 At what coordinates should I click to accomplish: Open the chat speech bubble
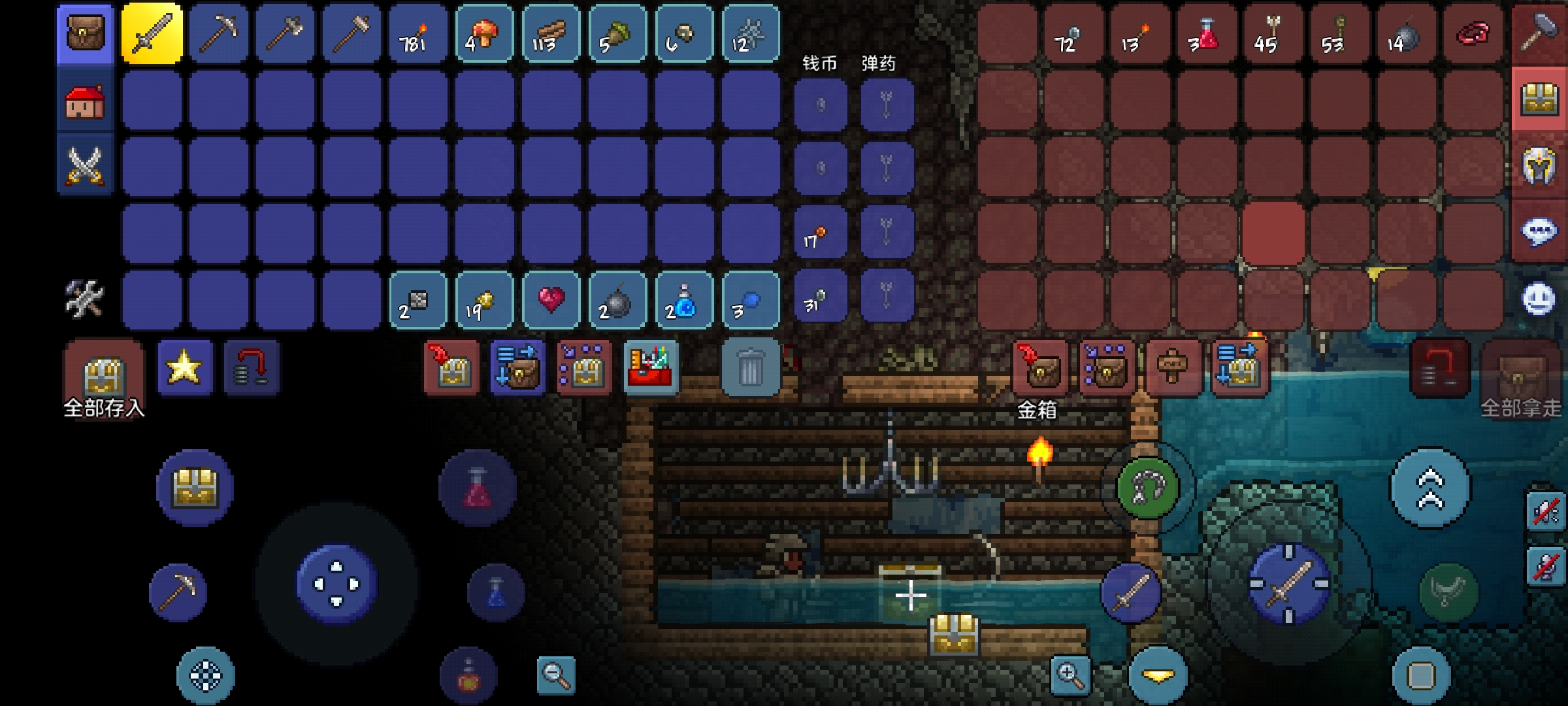coord(1539,231)
